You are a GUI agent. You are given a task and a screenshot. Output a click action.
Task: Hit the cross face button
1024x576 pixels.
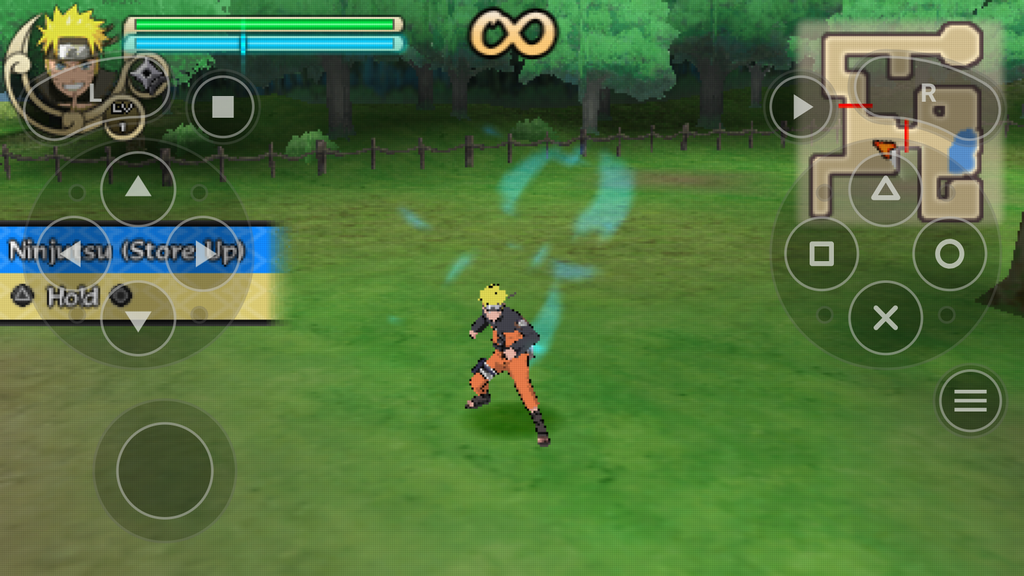pos(885,318)
